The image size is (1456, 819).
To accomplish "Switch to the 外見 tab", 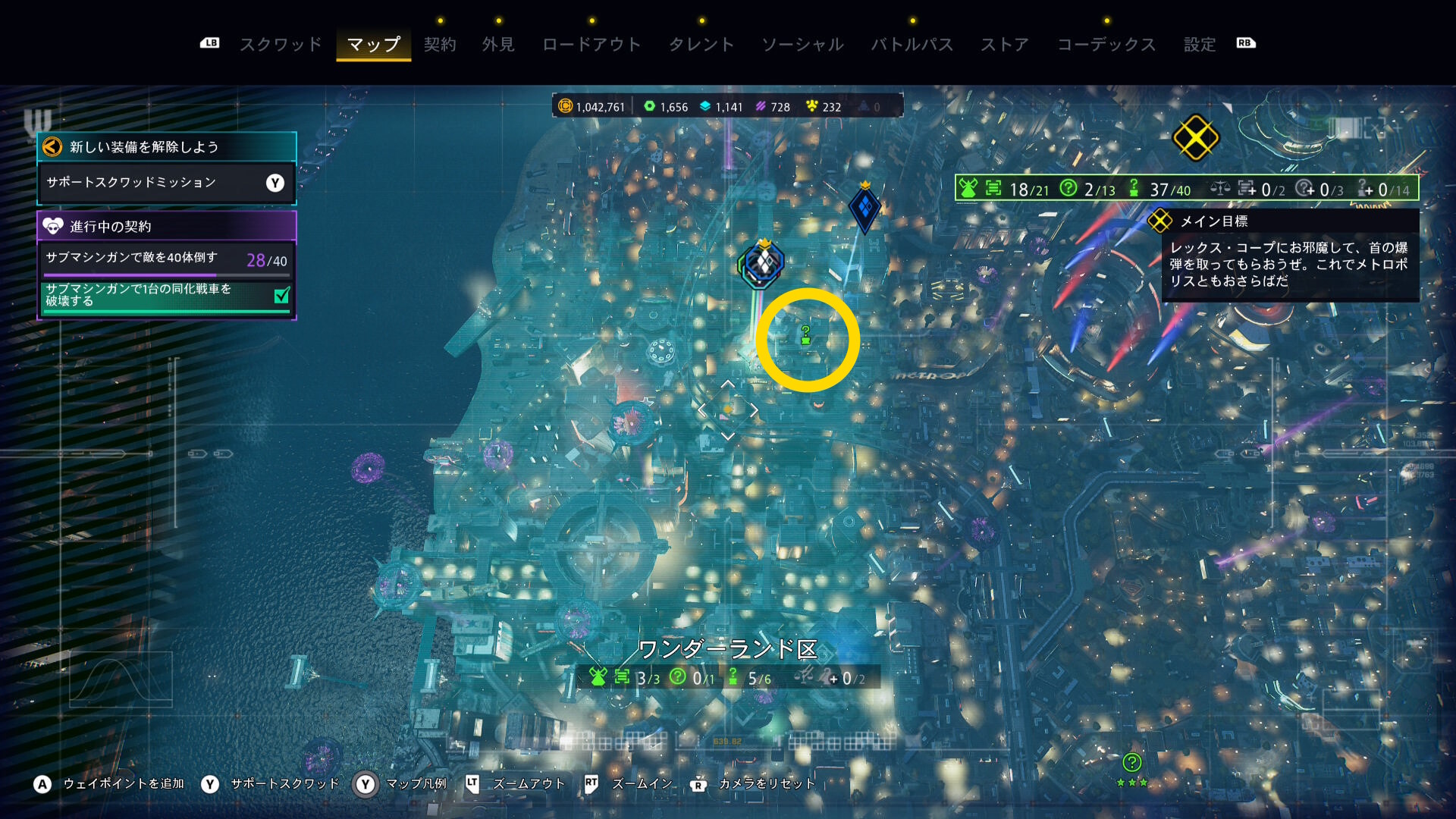I will pos(498,45).
